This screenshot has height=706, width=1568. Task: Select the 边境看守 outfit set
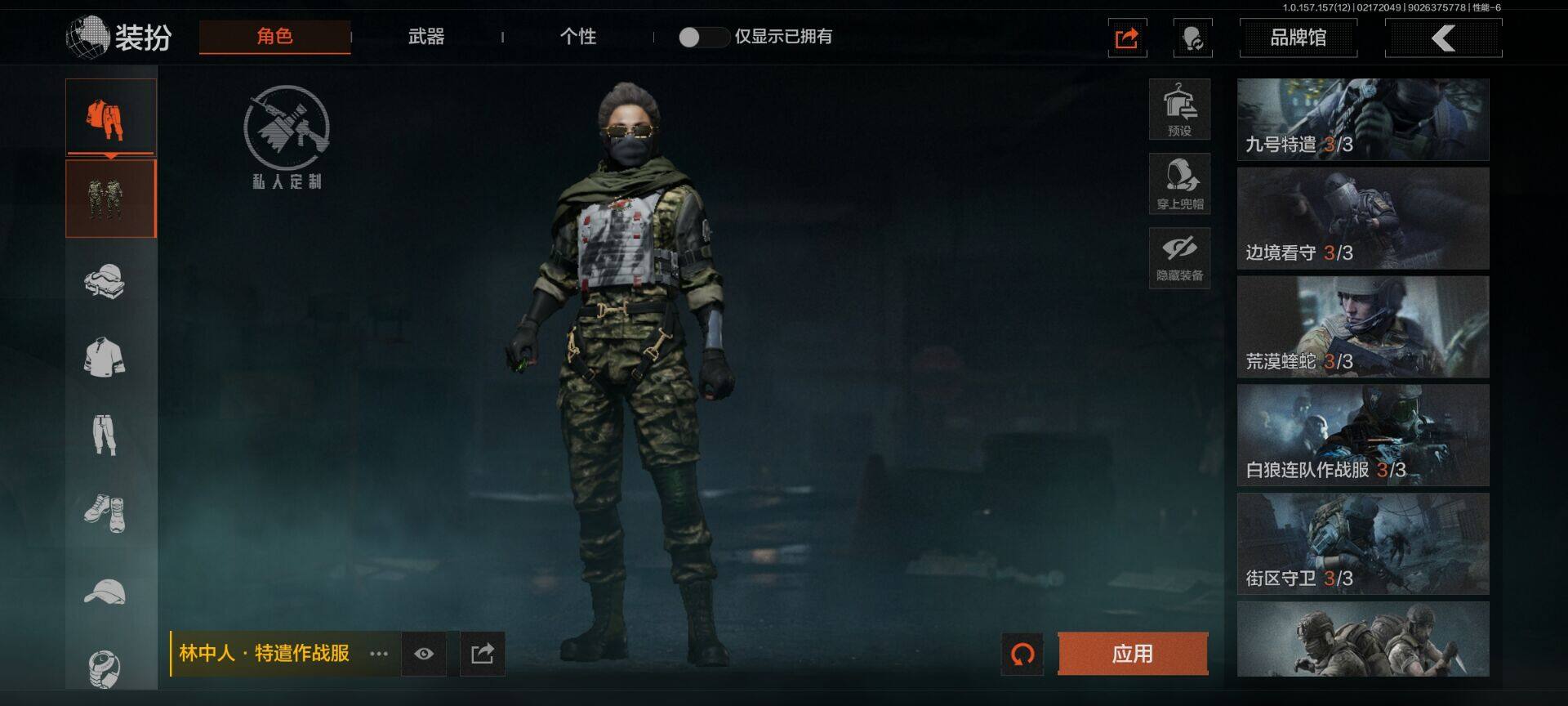(1362, 219)
